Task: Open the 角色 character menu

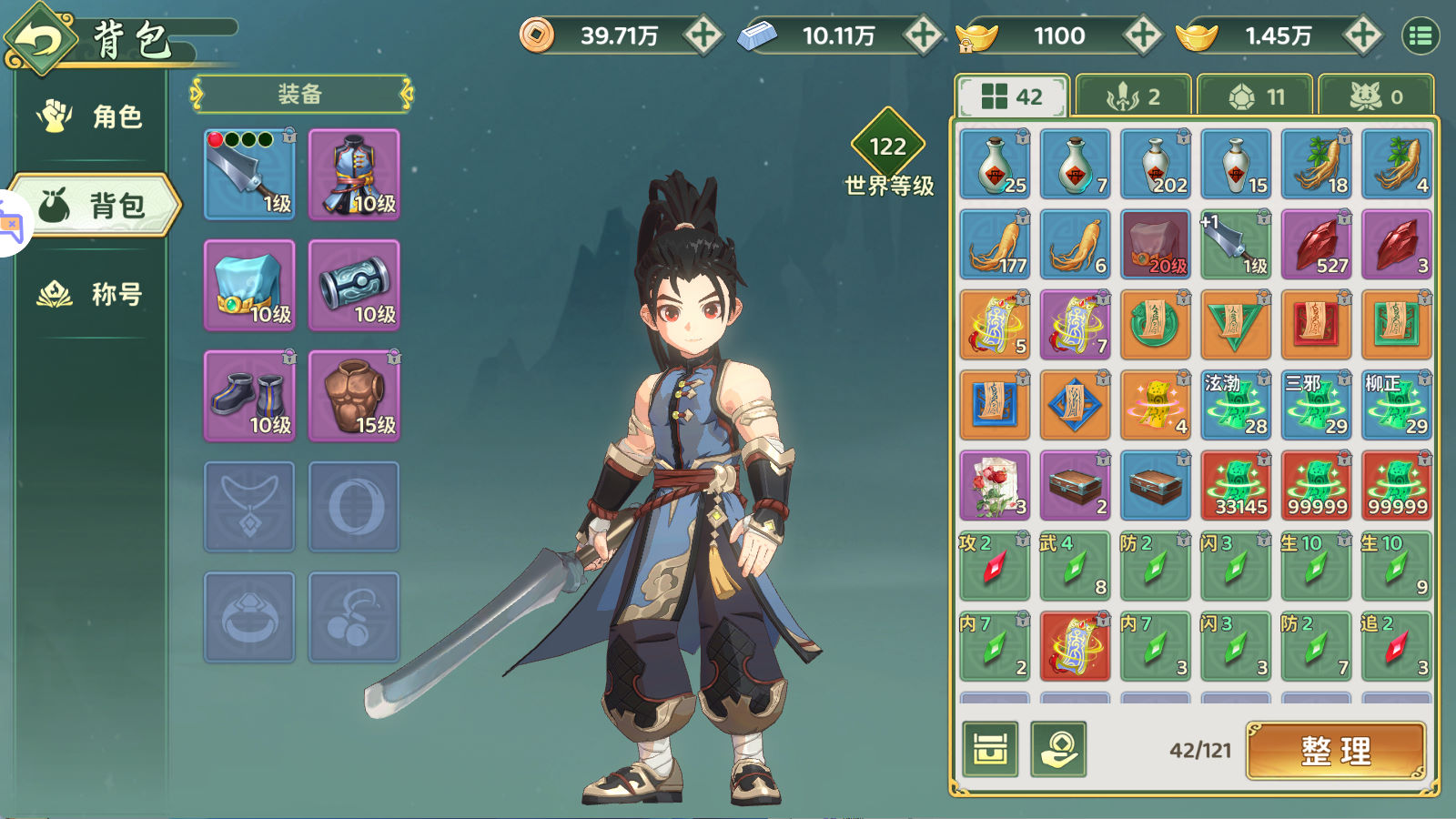Action: coord(93,116)
